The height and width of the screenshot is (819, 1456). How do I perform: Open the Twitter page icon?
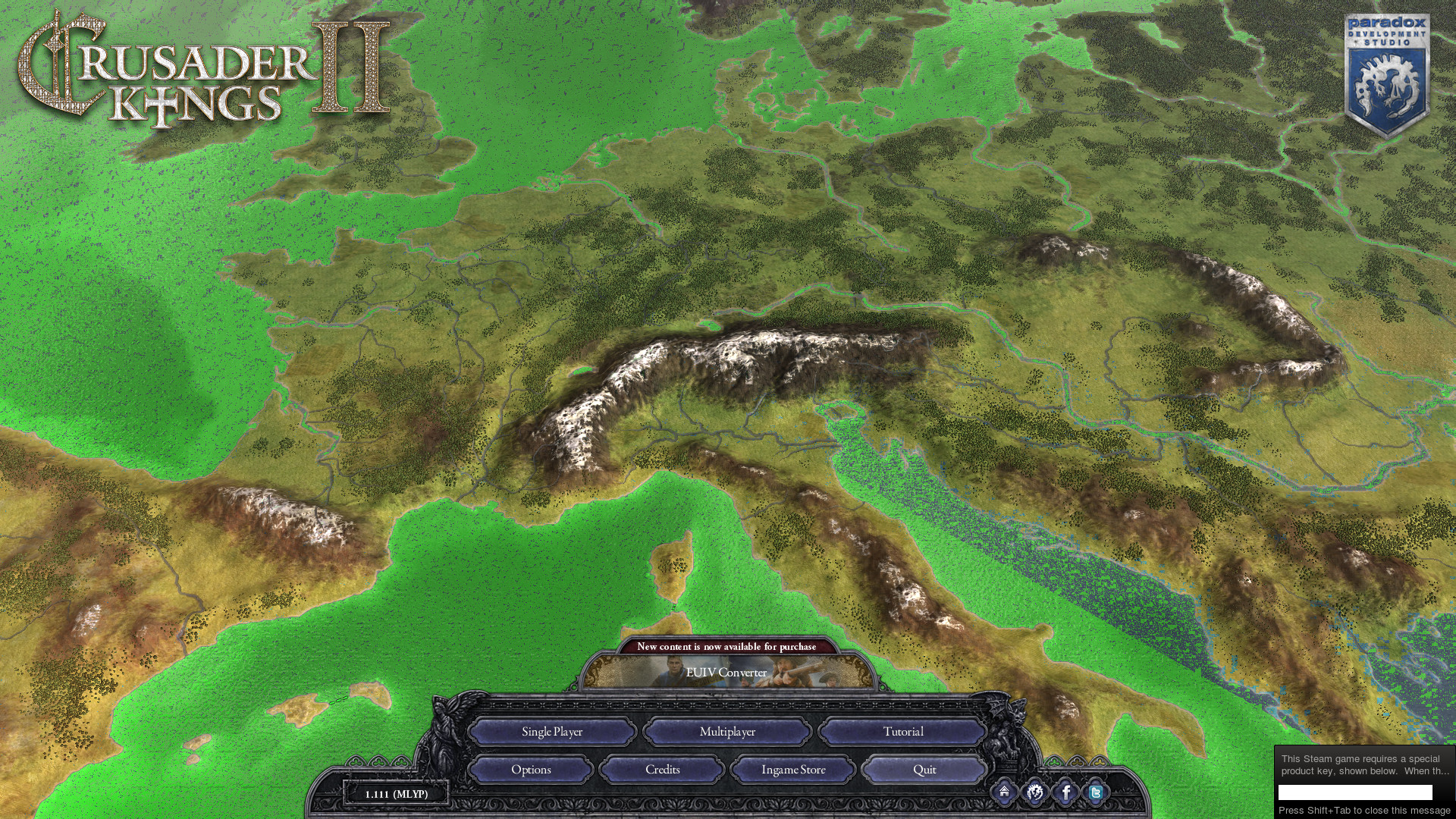1096,793
